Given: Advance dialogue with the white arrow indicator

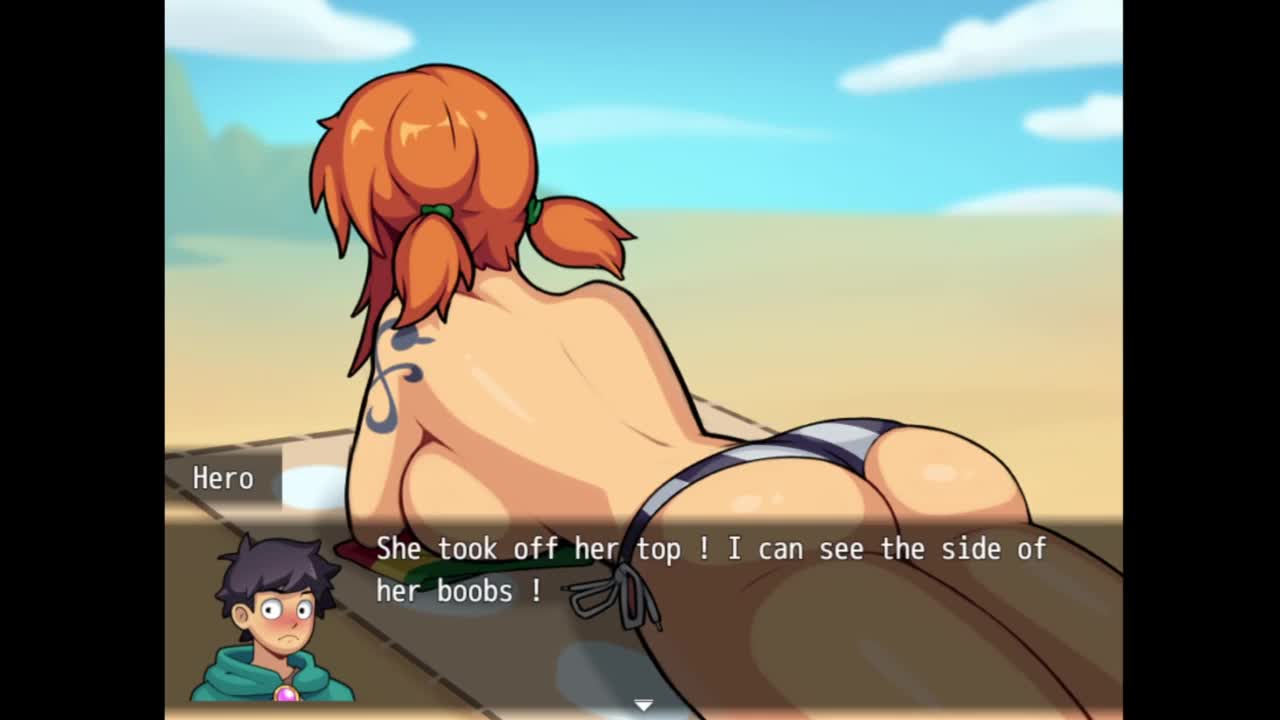Looking at the screenshot, I should (x=643, y=705).
